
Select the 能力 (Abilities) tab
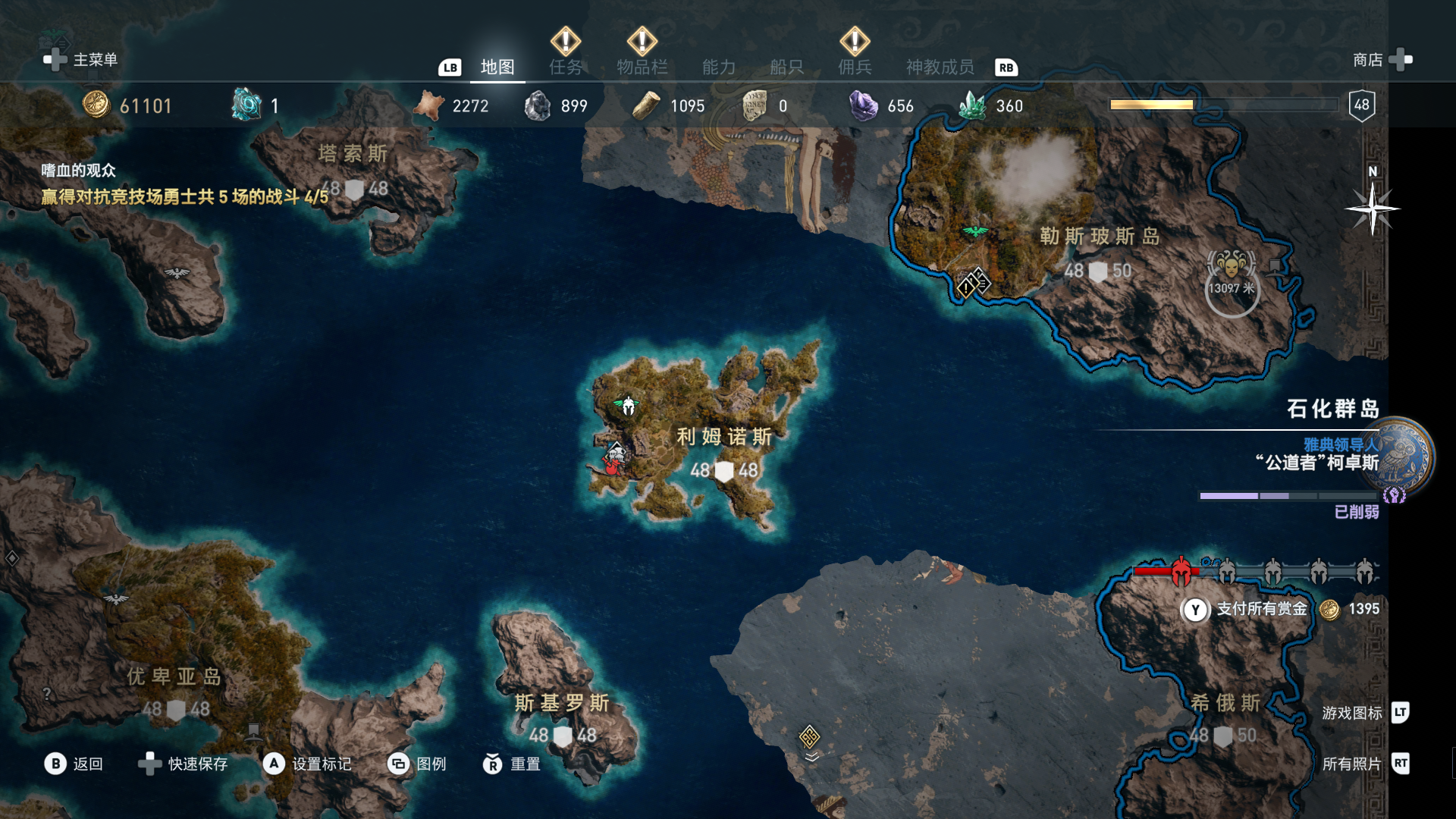click(x=719, y=67)
